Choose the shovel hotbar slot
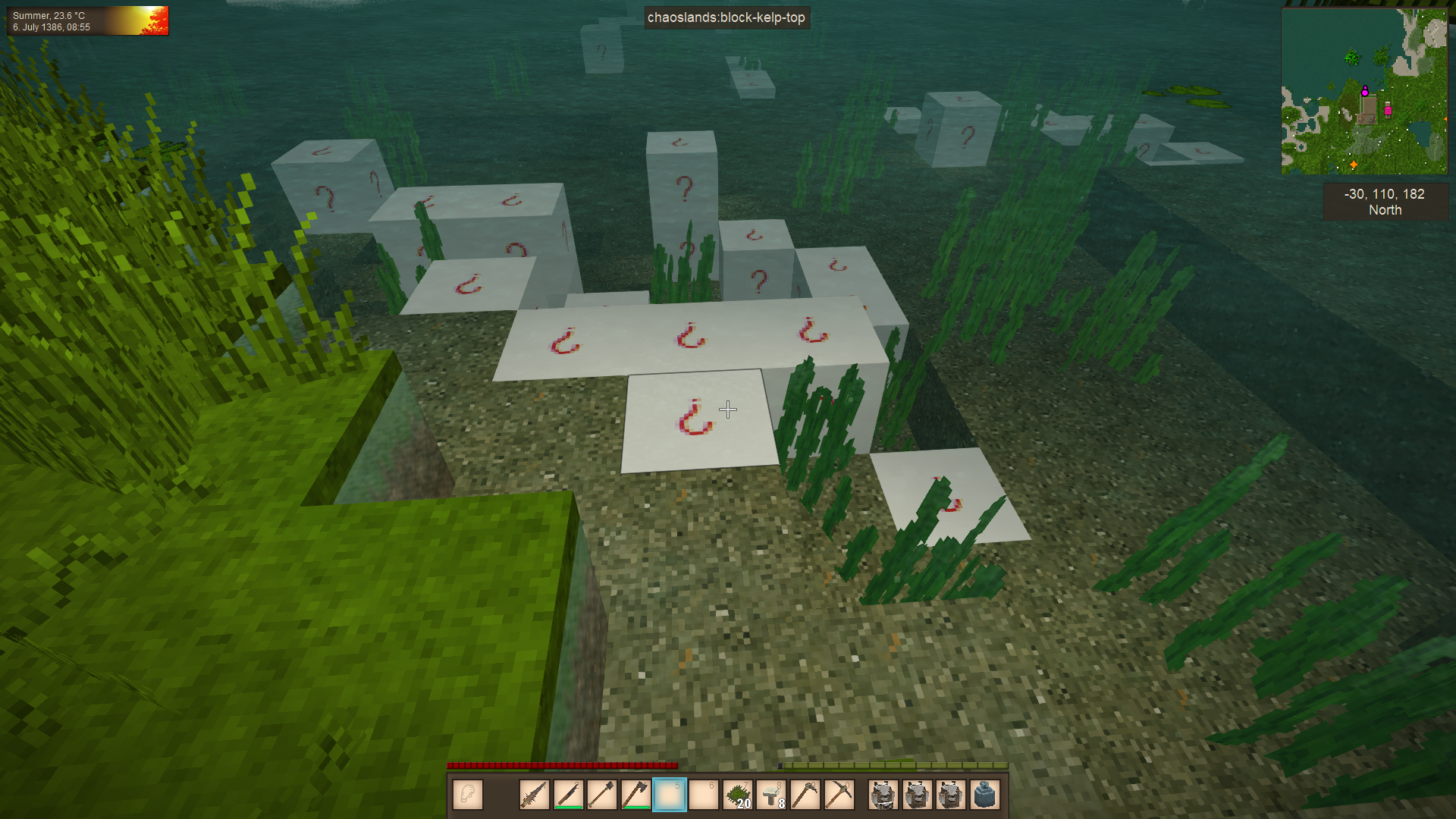Screen dimensions: 1456x819 [602, 795]
